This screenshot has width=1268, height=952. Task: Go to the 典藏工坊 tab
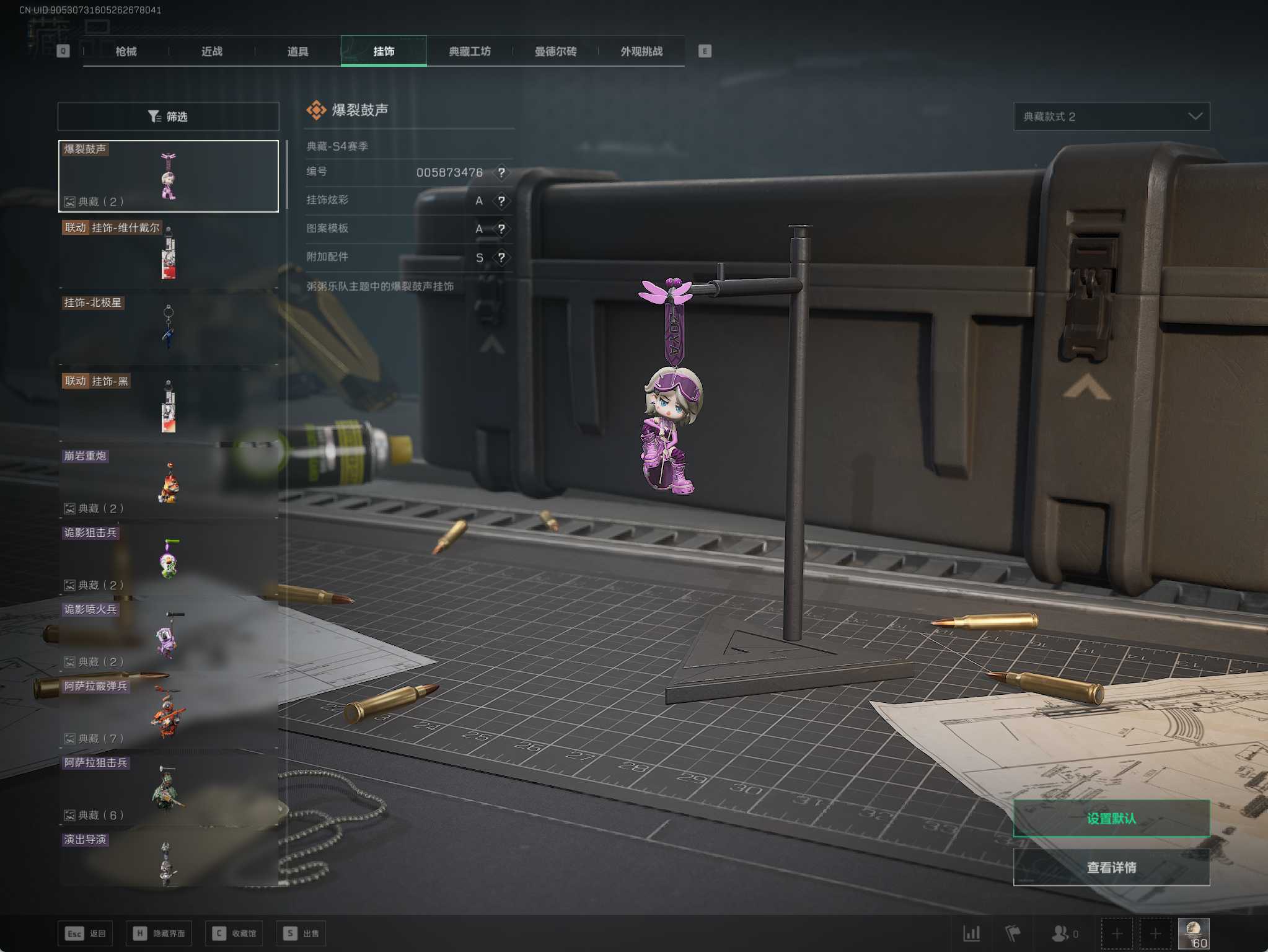click(x=470, y=51)
